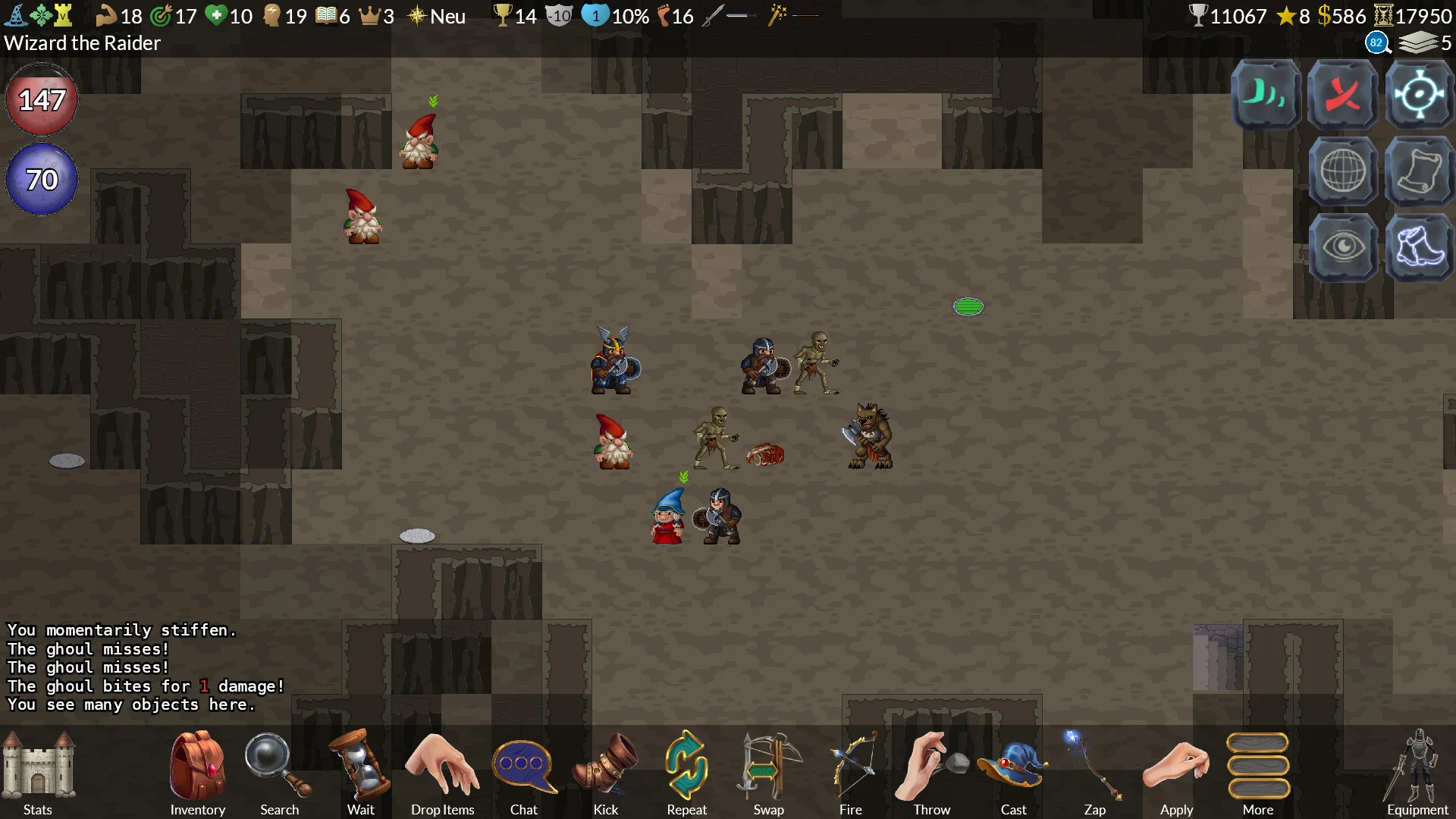Choose the Swap weapons action

click(768, 767)
